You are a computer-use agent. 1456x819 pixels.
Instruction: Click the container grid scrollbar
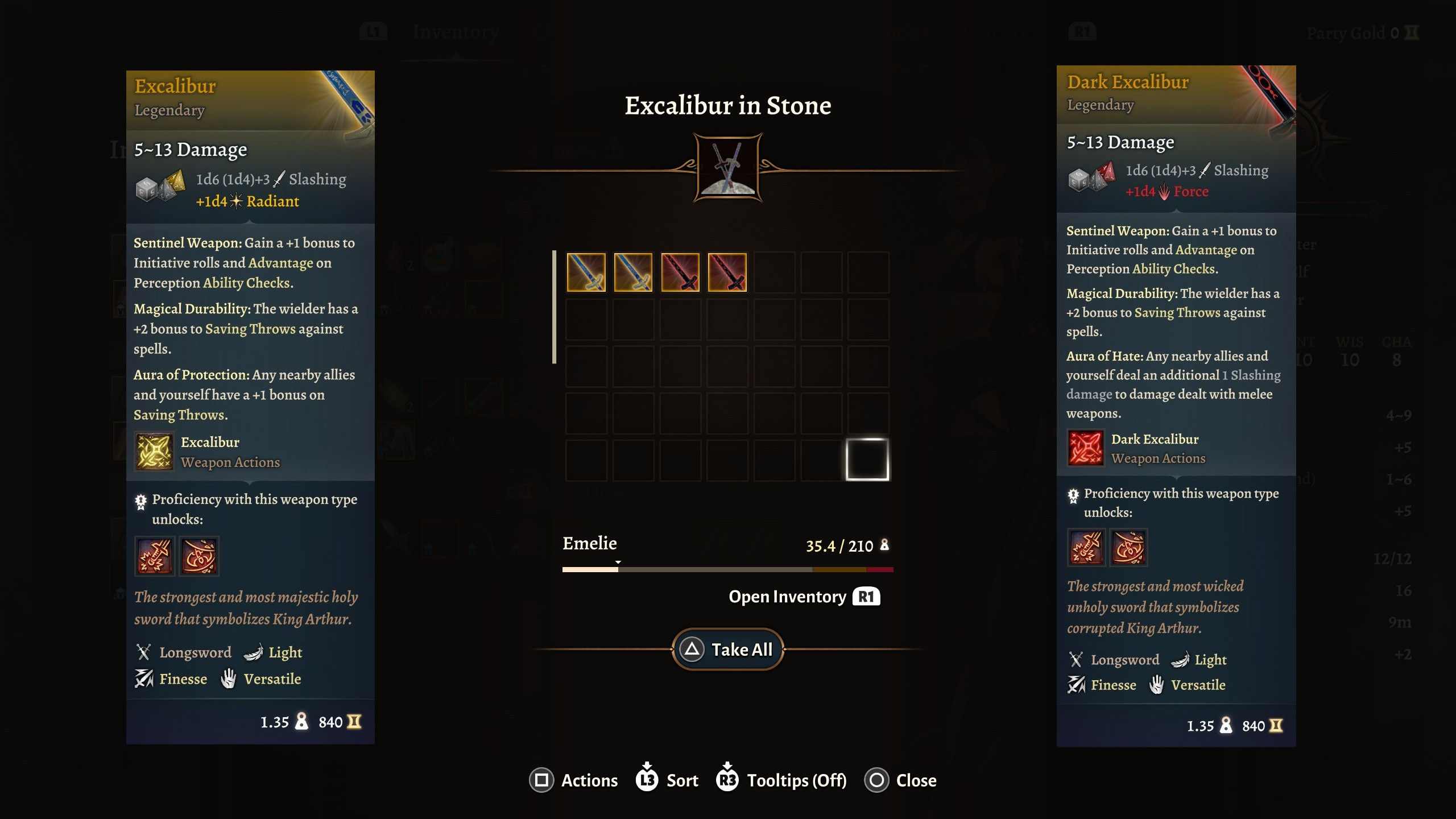click(554, 307)
